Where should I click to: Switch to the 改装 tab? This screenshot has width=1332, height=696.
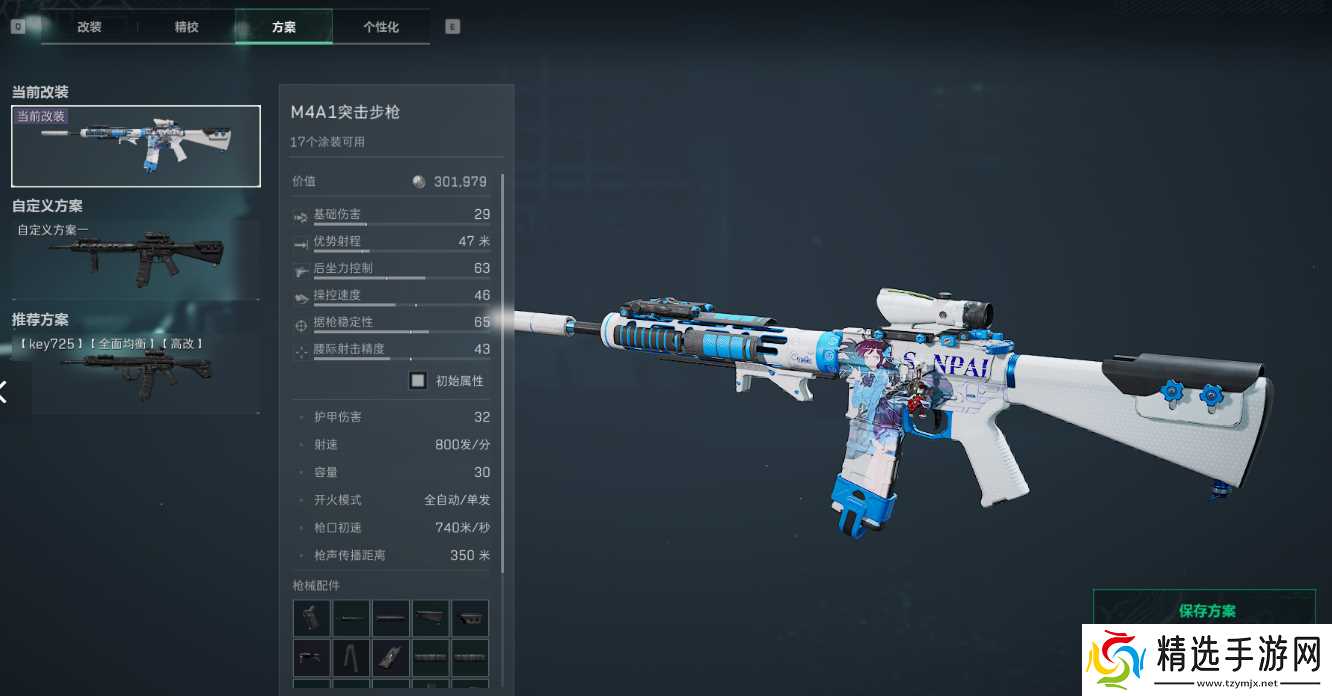[89, 27]
